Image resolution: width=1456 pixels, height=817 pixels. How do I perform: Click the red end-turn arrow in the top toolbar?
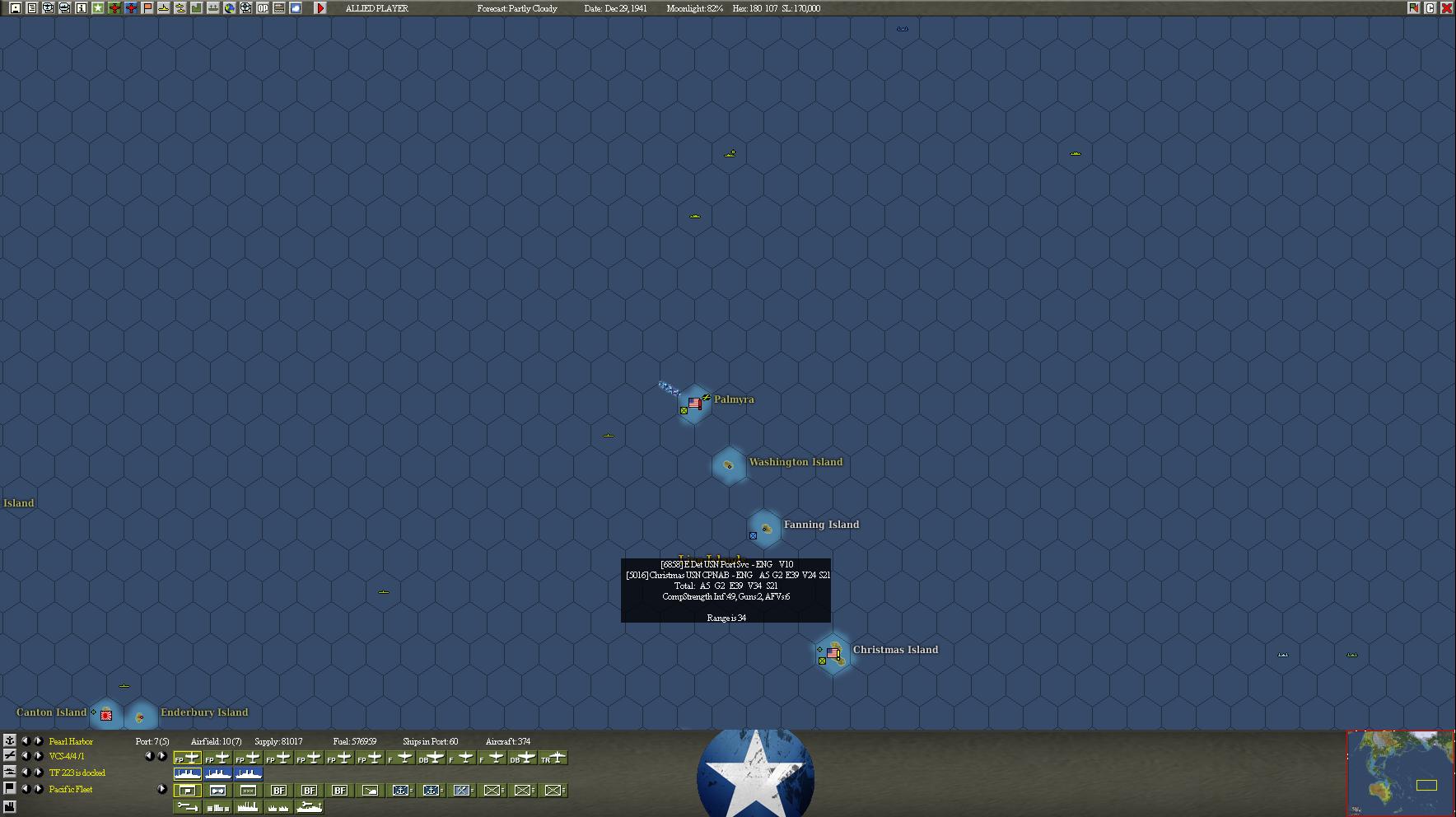(x=320, y=8)
